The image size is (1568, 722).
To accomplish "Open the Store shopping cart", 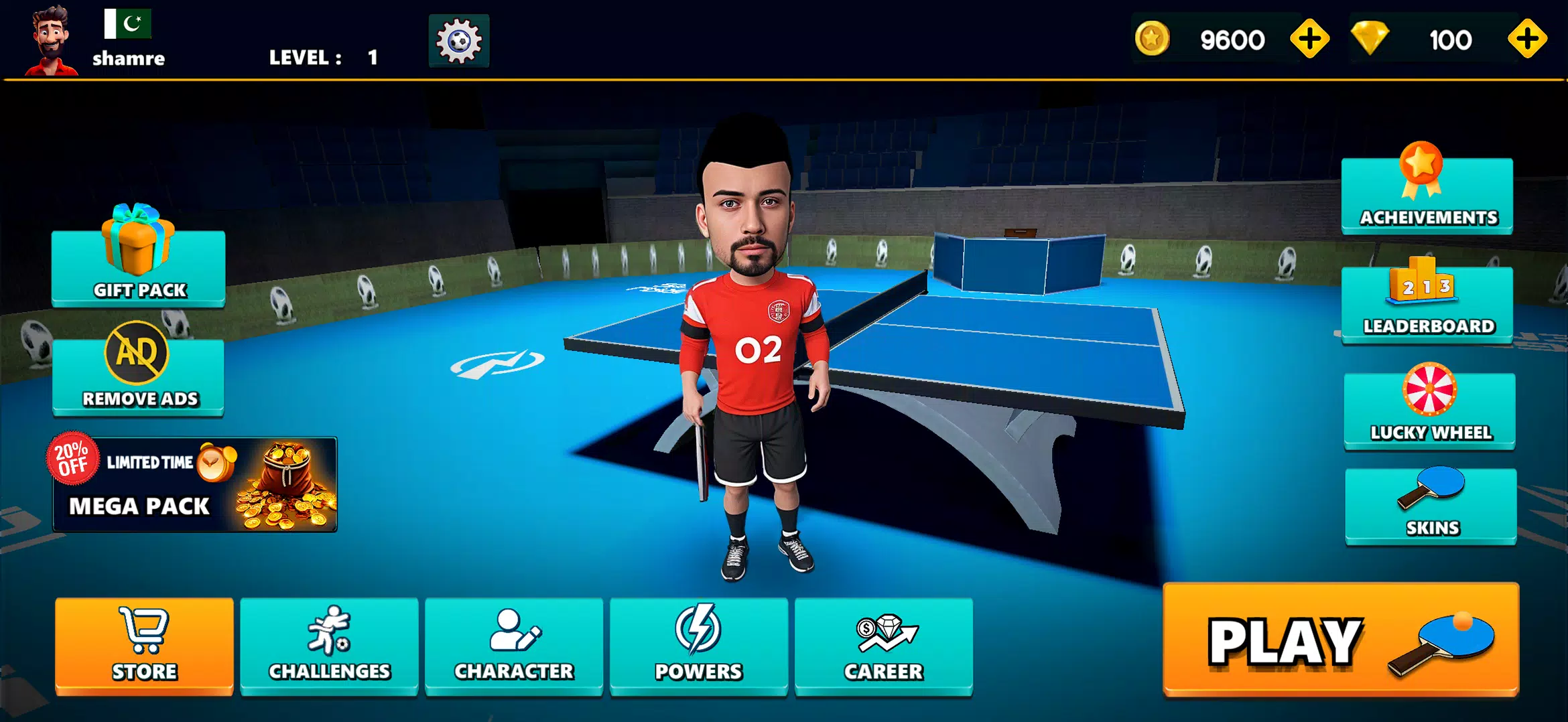I will (143, 644).
